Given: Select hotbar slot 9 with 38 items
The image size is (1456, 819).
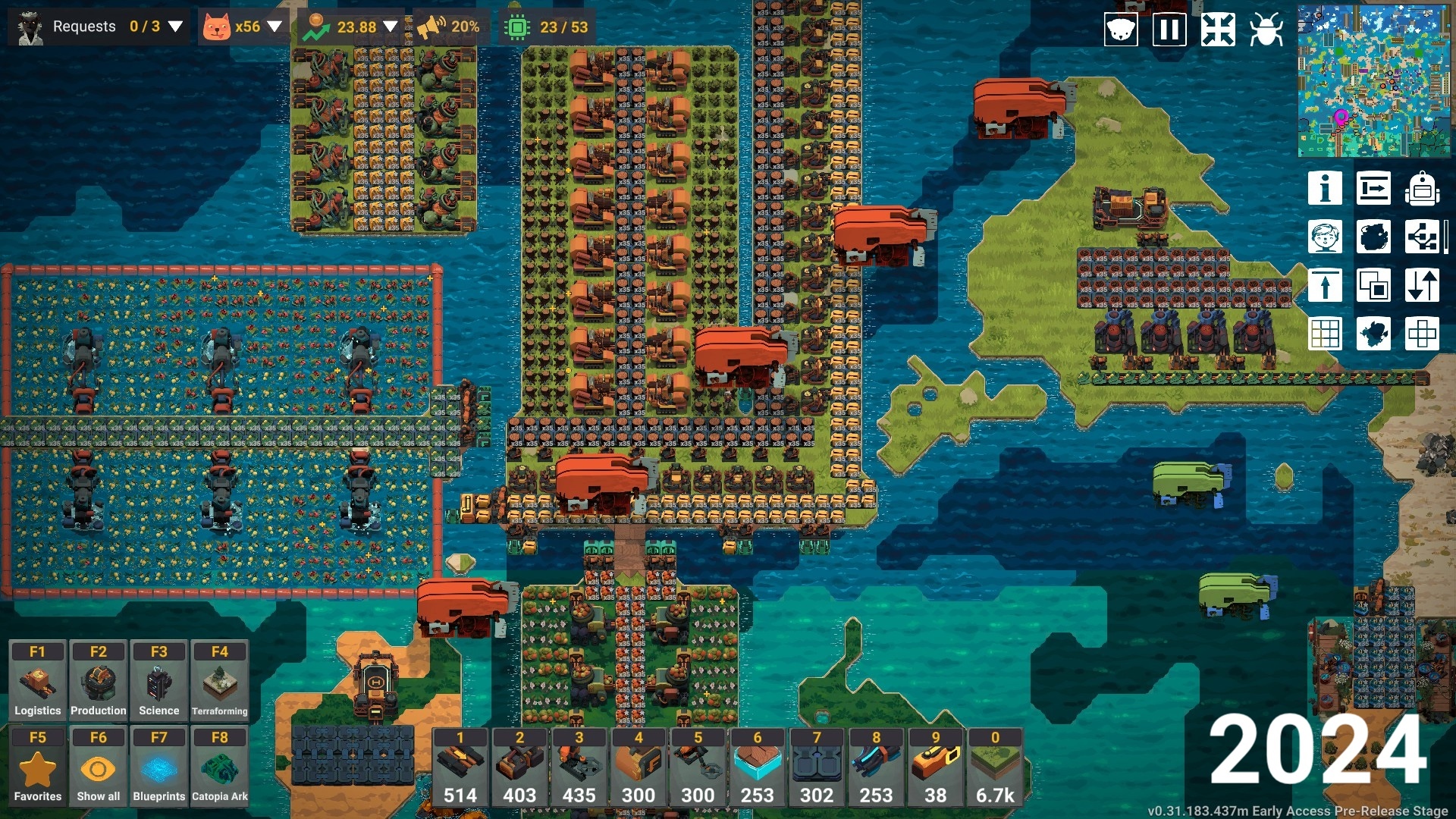Looking at the screenshot, I should 936,767.
